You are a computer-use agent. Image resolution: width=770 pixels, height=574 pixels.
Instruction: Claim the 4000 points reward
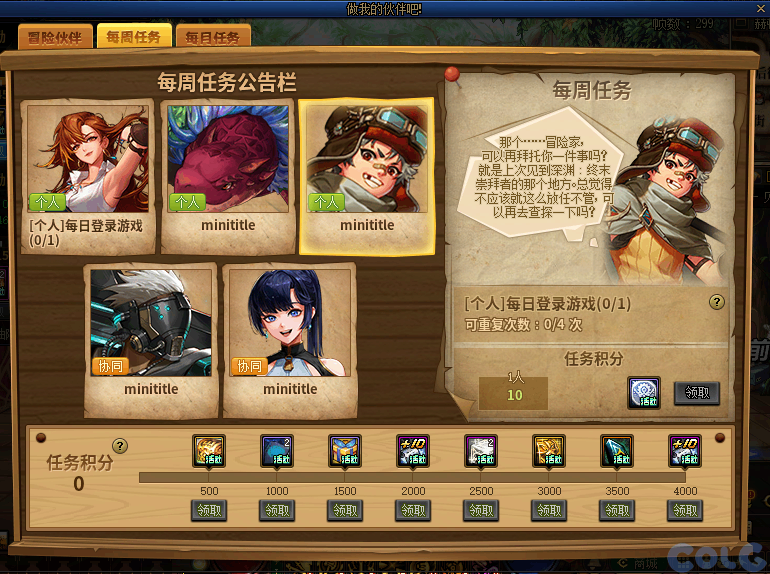click(685, 511)
